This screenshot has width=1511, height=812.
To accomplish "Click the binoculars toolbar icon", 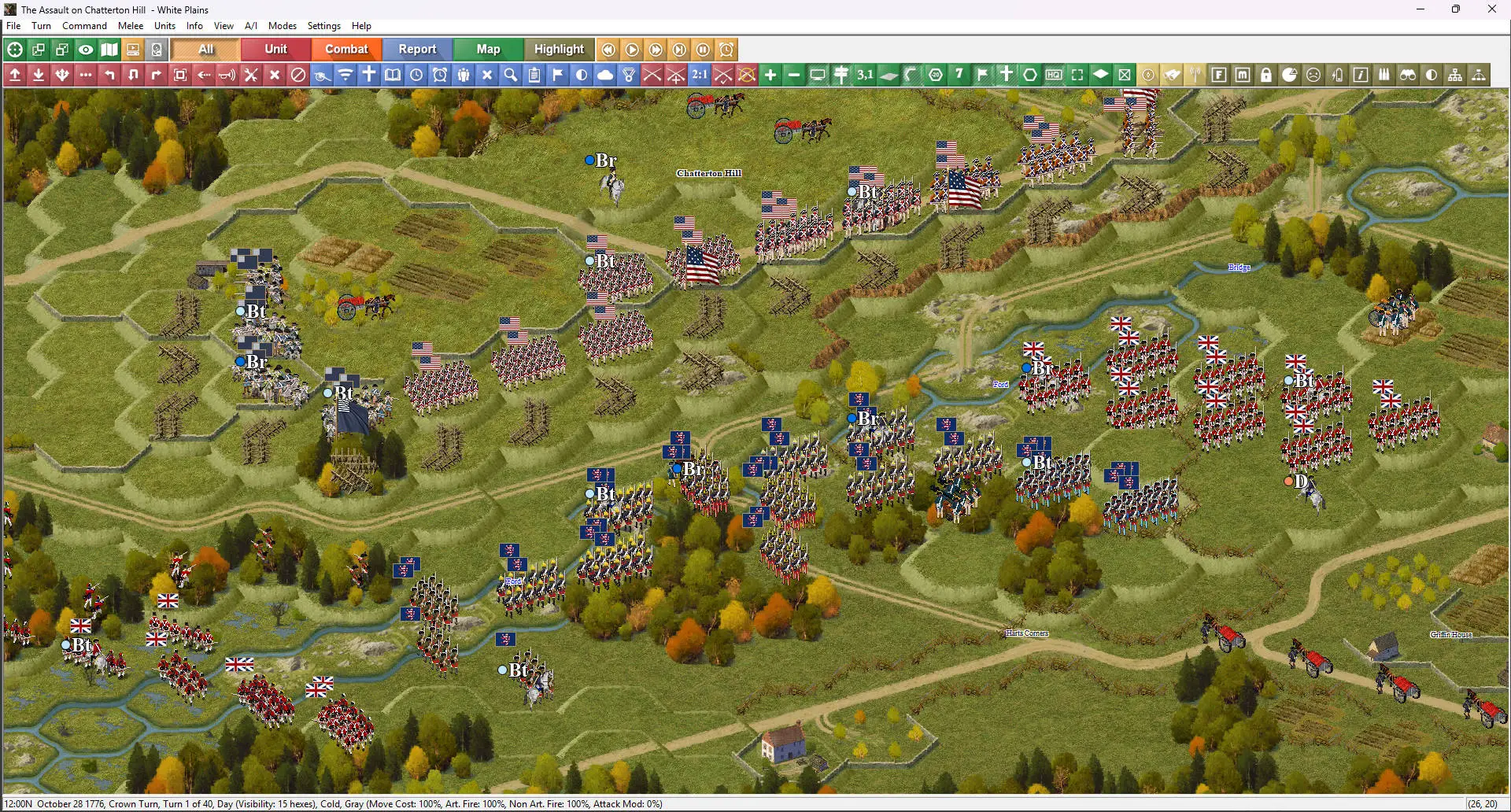I will [1408, 75].
